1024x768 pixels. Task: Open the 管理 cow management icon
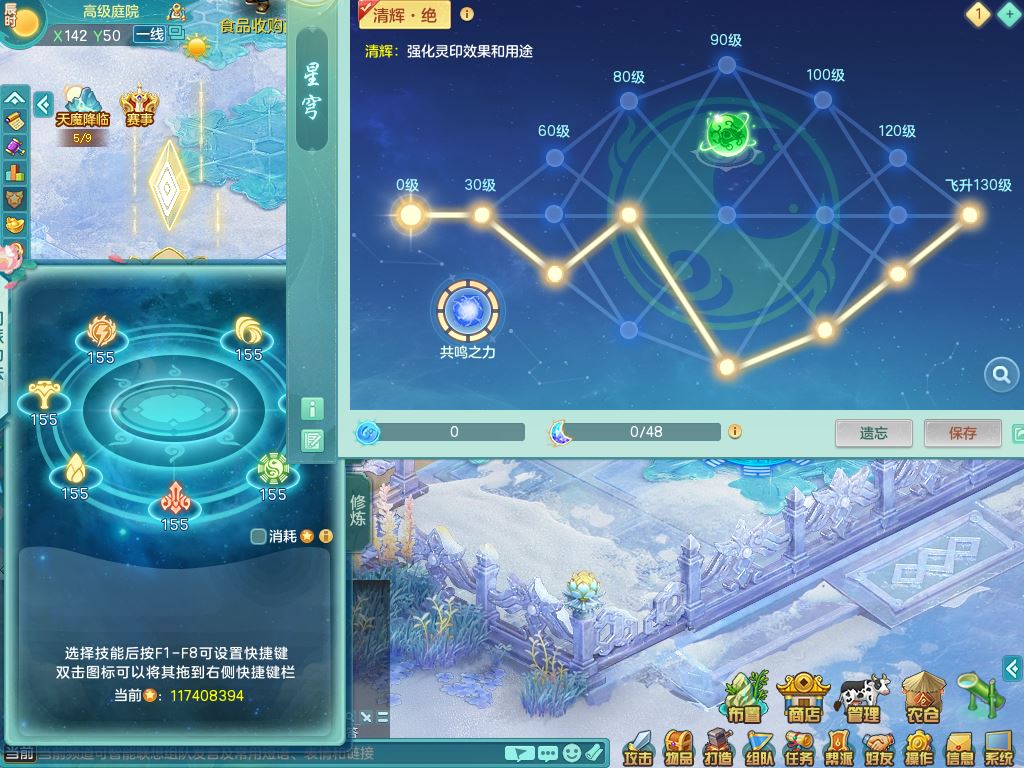[x=862, y=697]
